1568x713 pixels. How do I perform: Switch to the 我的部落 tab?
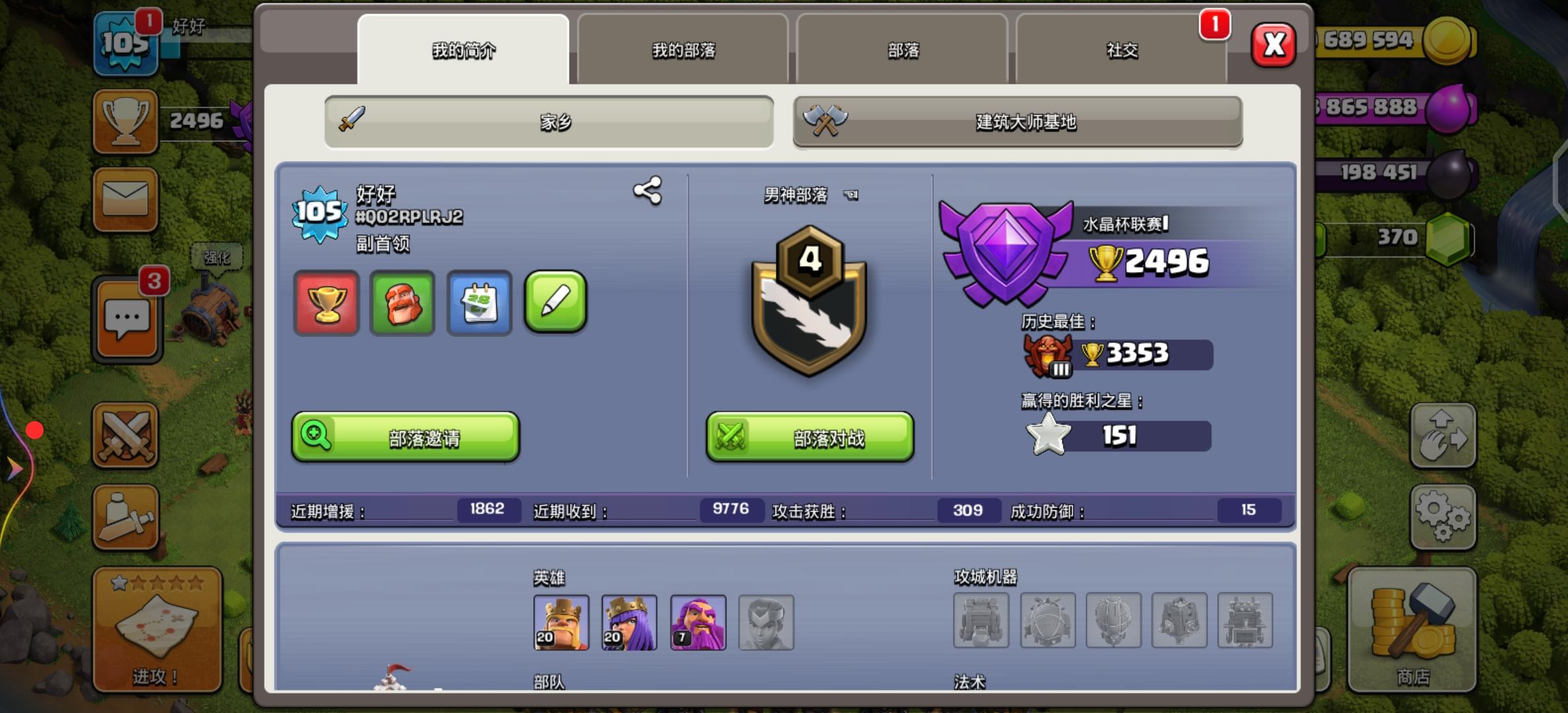pyautogui.click(x=682, y=50)
